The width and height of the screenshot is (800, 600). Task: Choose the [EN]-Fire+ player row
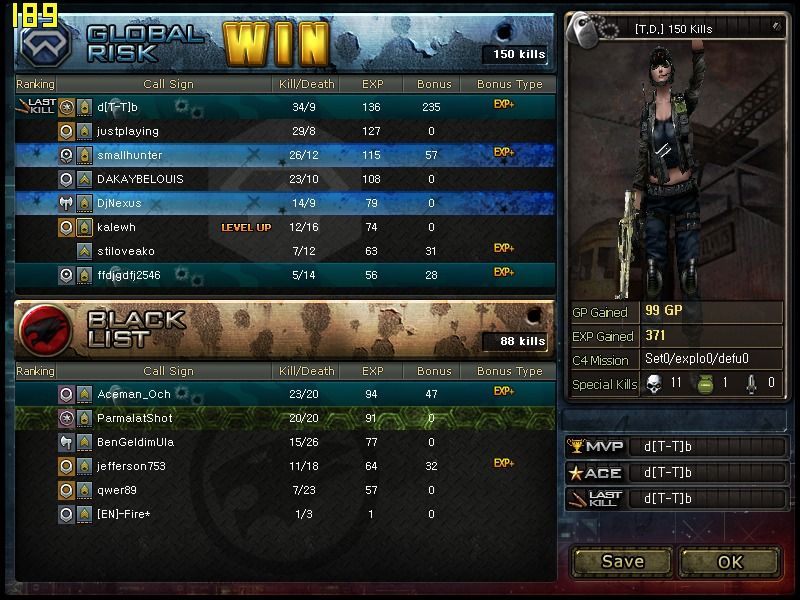[x=285, y=514]
